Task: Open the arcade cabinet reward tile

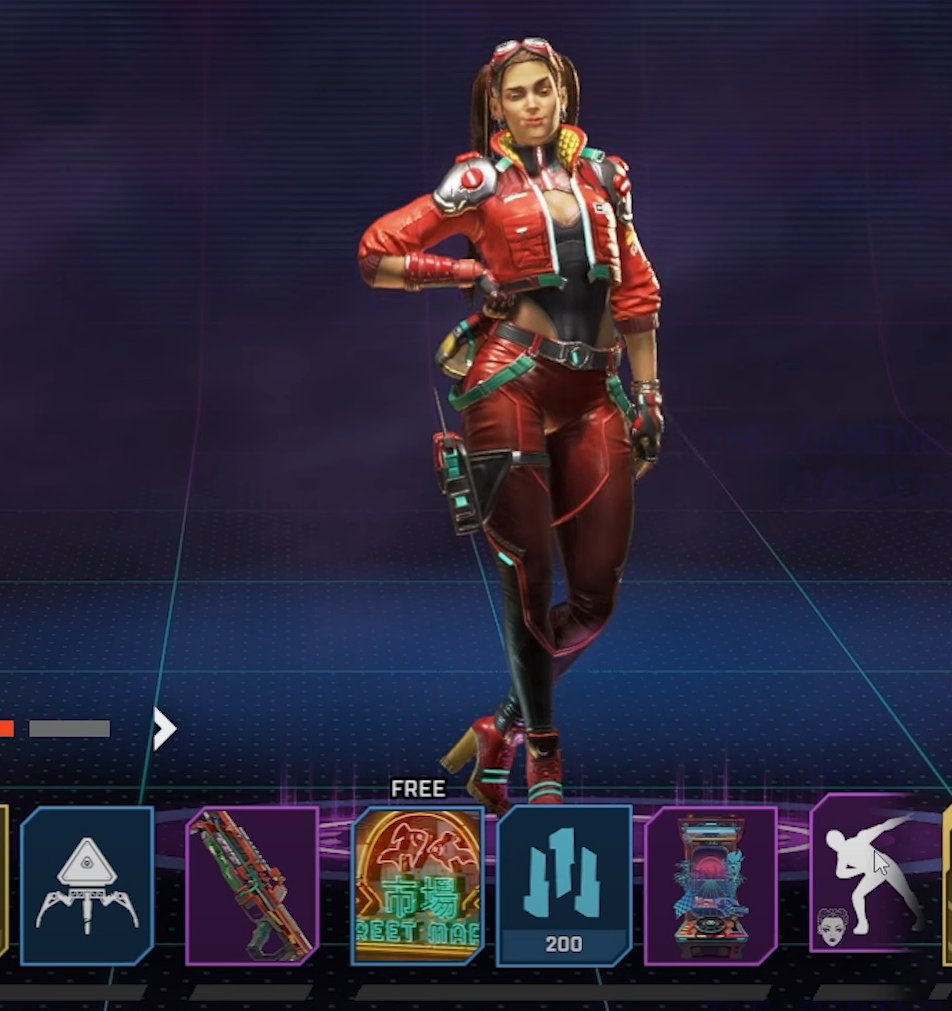Action: [x=711, y=885]
